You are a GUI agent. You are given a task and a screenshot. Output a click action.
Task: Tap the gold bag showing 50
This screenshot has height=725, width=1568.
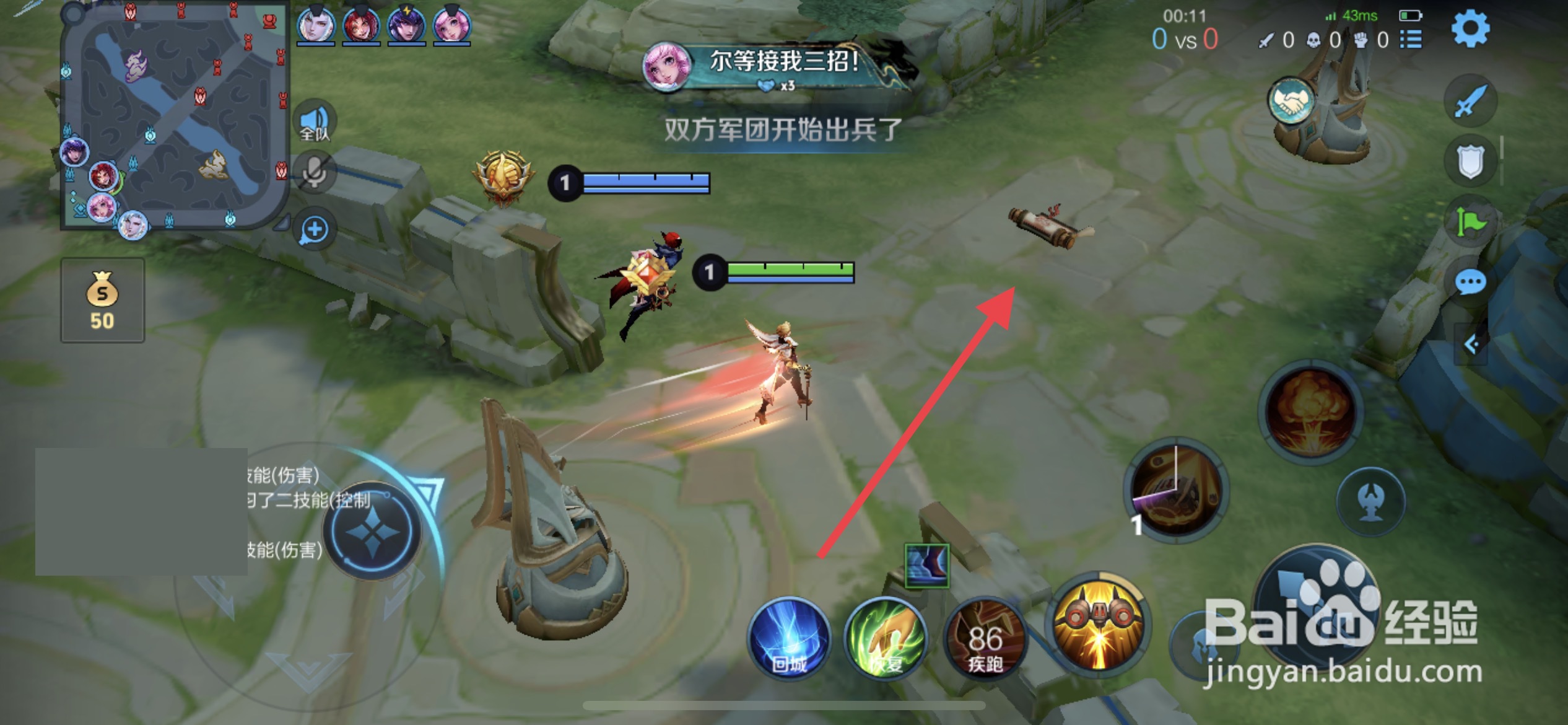(x=102, y=301)
